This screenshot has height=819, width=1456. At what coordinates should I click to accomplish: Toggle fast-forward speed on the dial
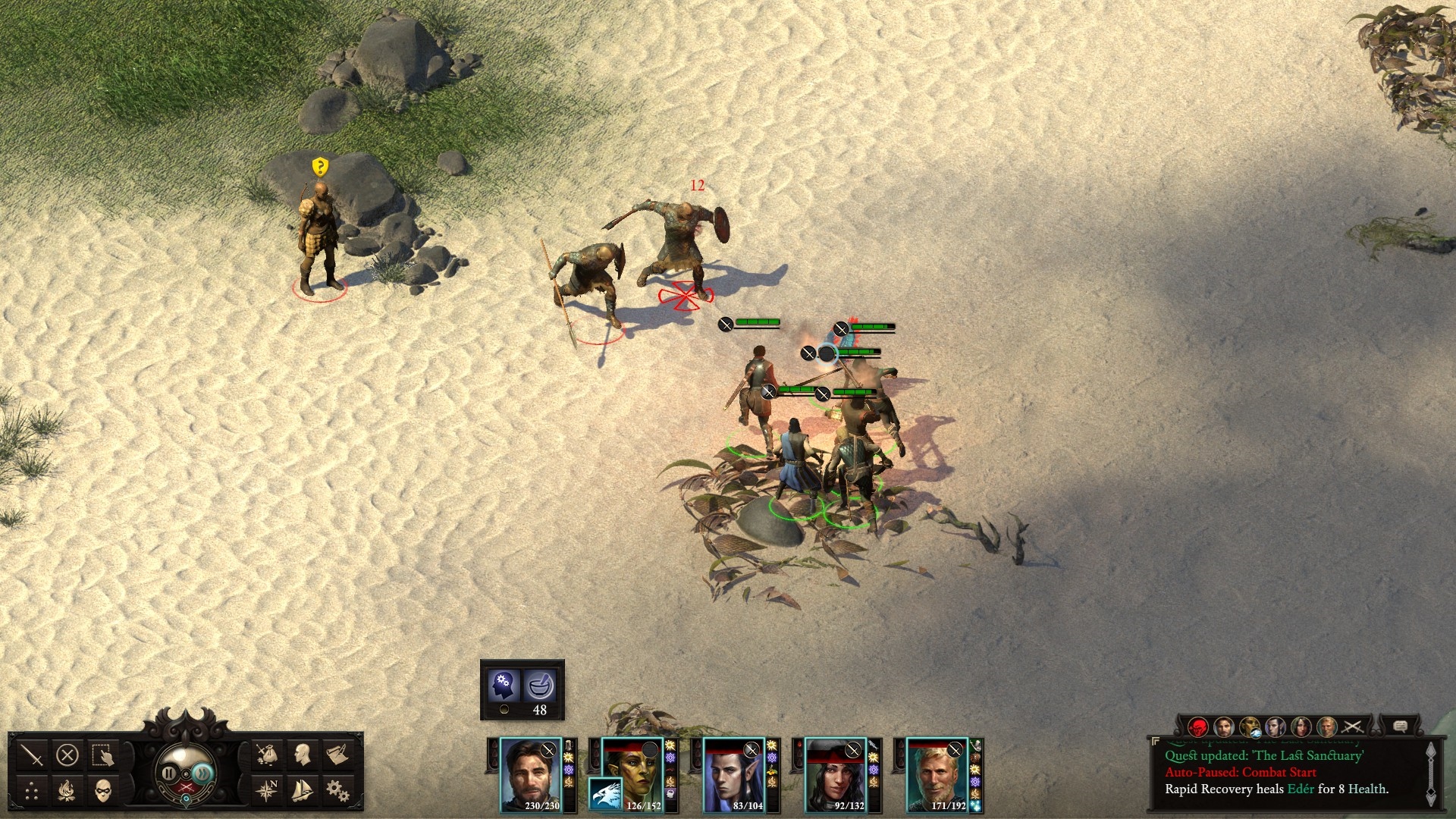[202, 773]
